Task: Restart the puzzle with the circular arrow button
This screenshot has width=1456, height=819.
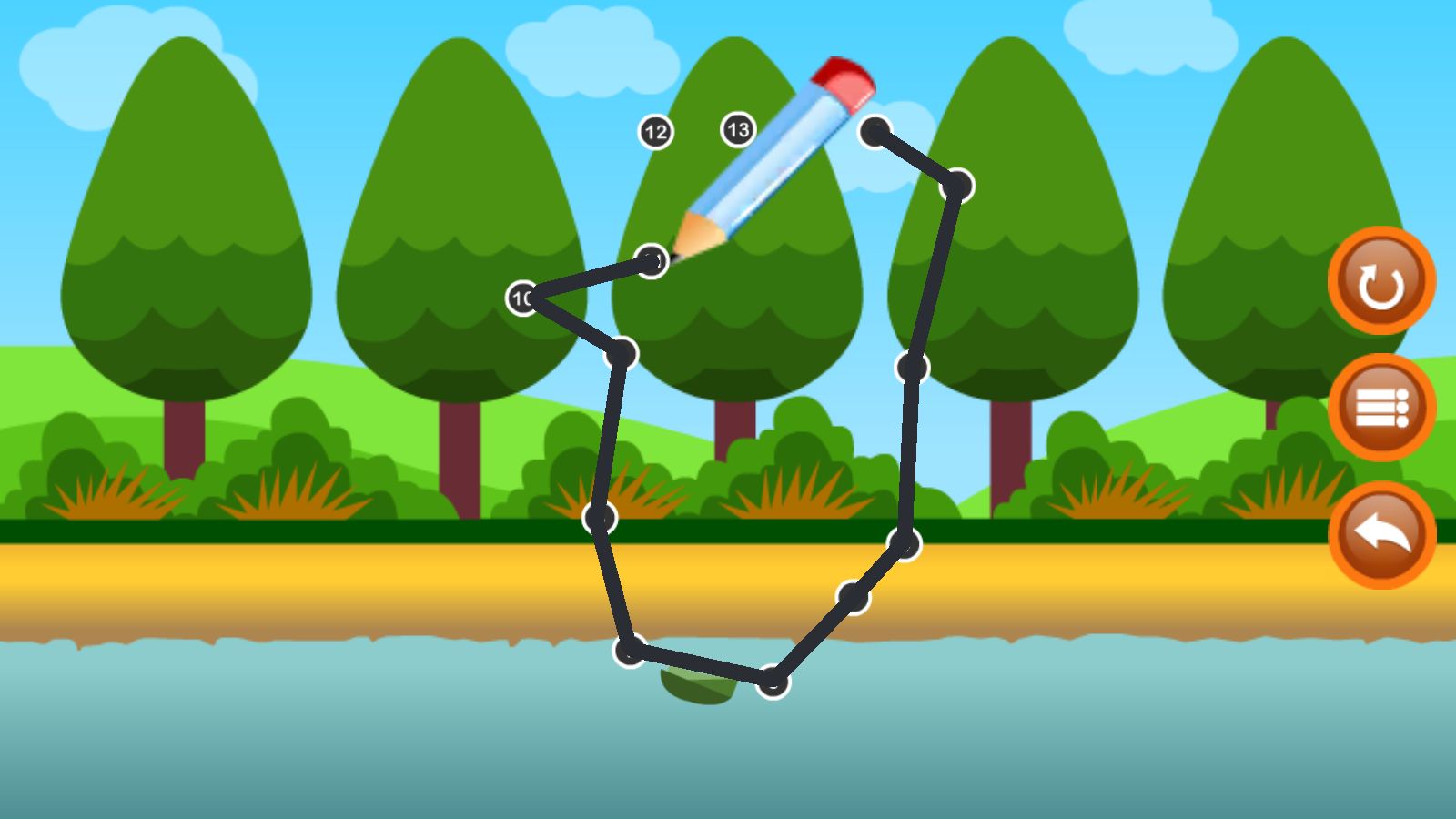Action: click(1380, 281)
